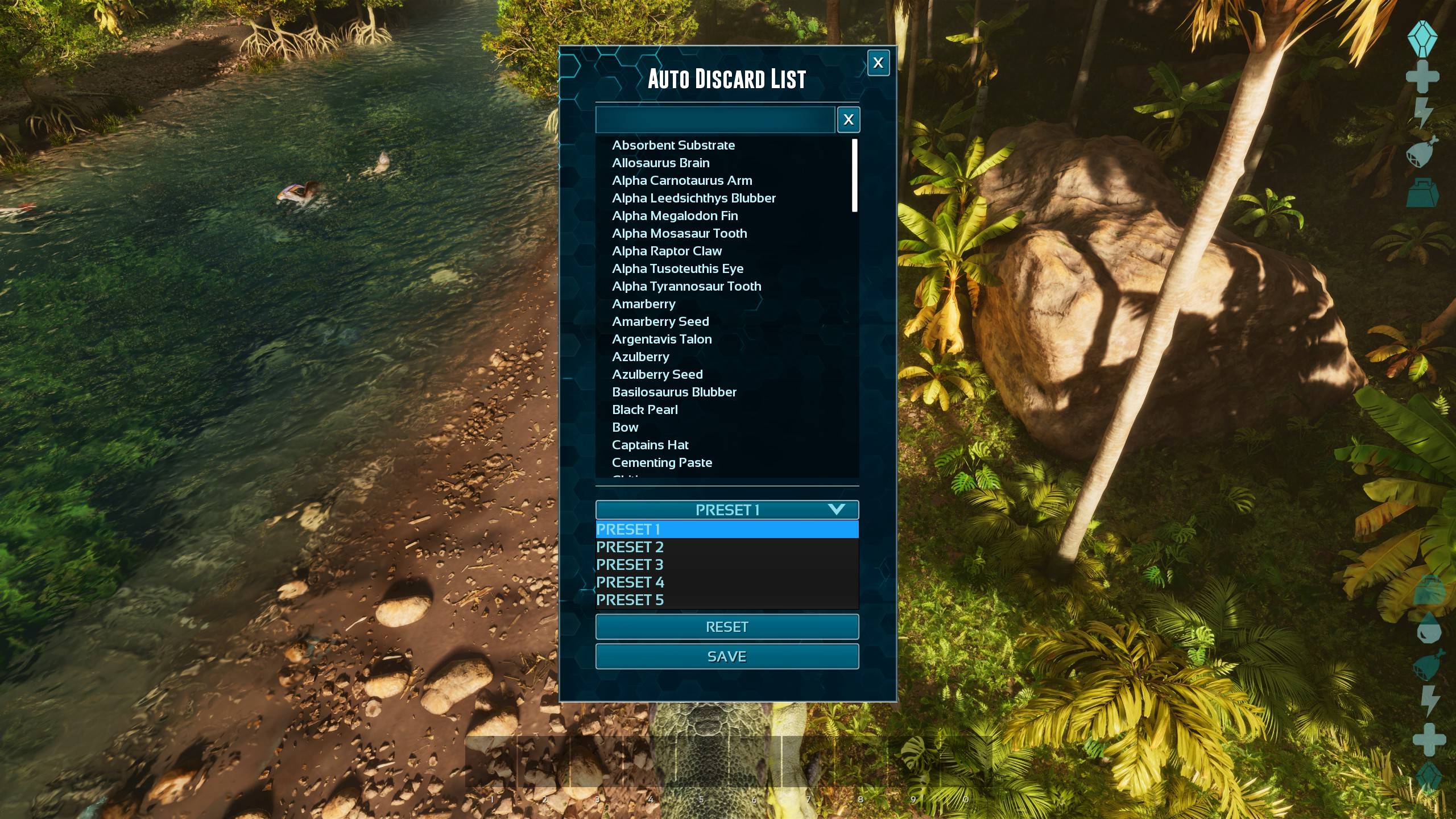Save the auto discard preset
1456x819 pixels.
tap(727, 656)
